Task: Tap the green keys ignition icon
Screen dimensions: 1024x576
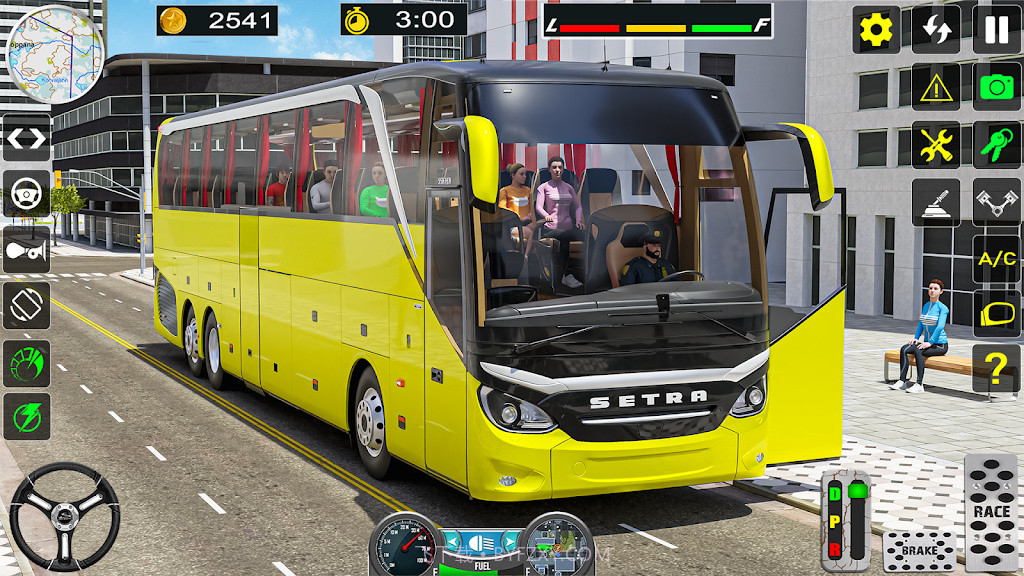Action: (x=997, y=145)
